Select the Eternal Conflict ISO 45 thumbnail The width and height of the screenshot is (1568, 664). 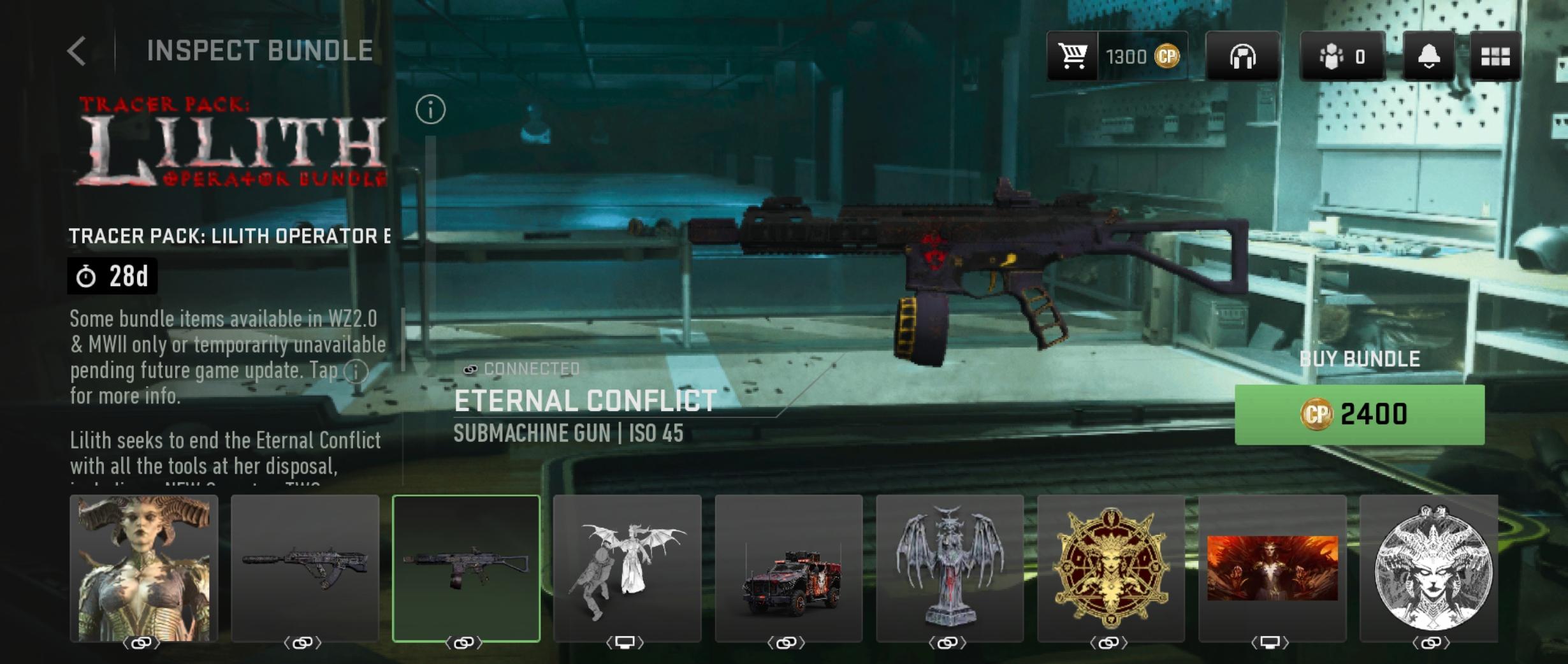point(466,568)
